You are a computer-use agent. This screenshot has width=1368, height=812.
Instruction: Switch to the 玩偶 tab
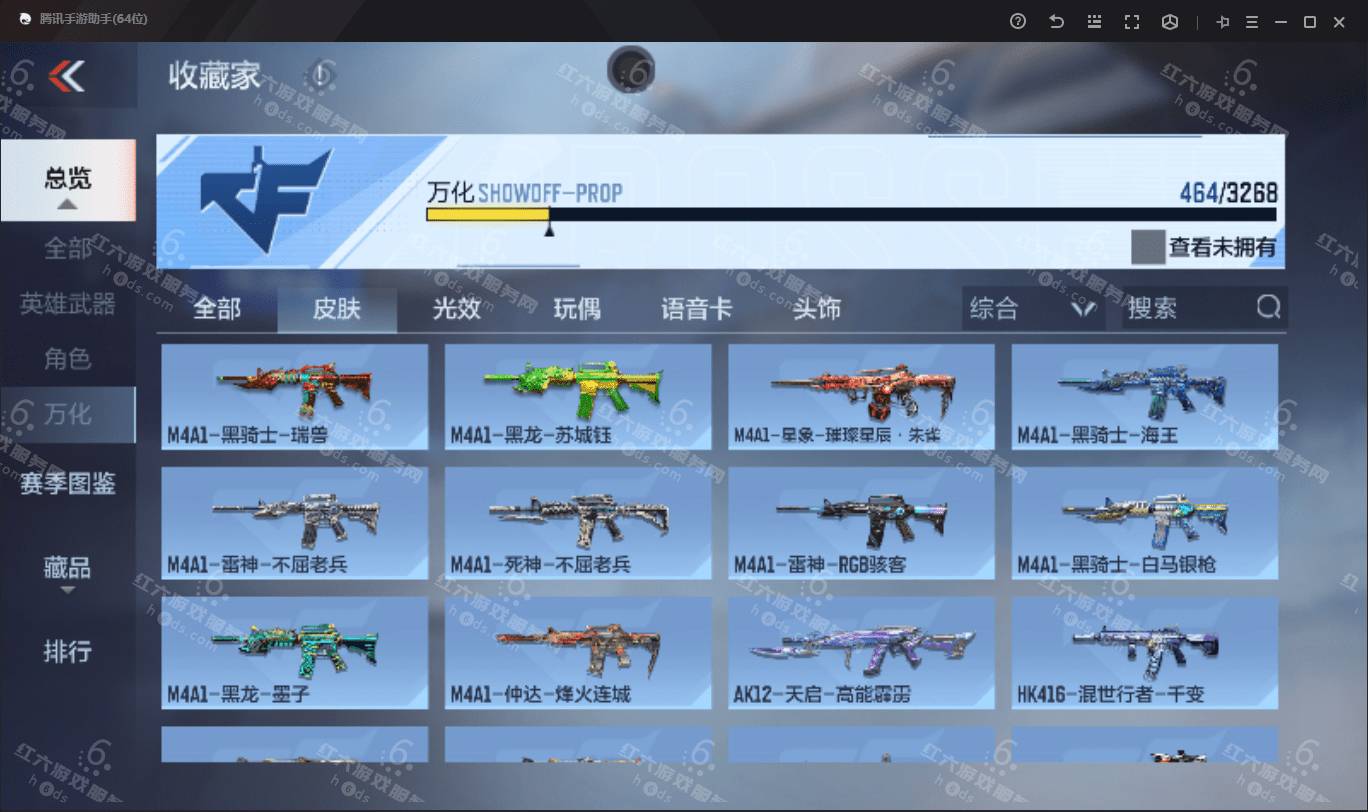point(577,309)
